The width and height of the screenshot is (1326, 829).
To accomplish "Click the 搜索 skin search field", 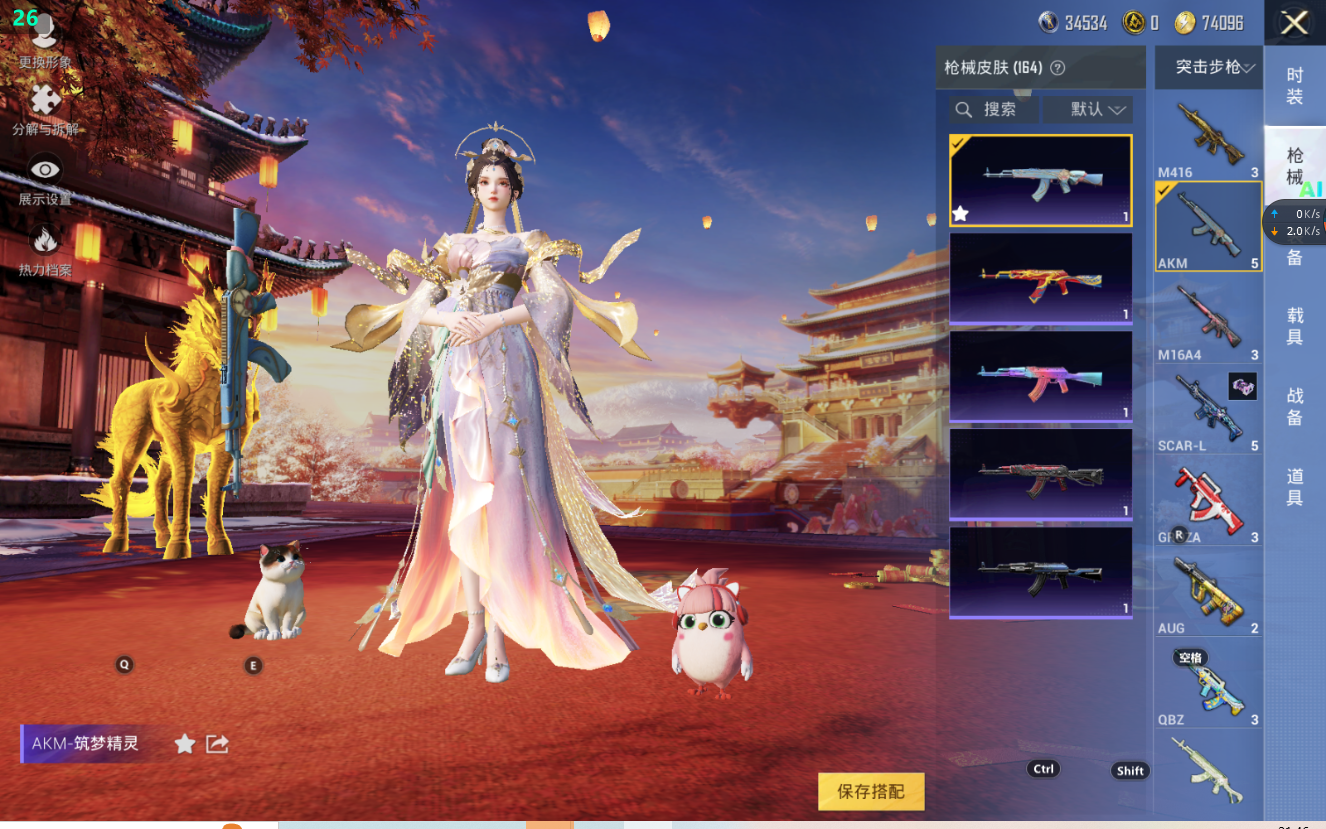I will [994, 109].
